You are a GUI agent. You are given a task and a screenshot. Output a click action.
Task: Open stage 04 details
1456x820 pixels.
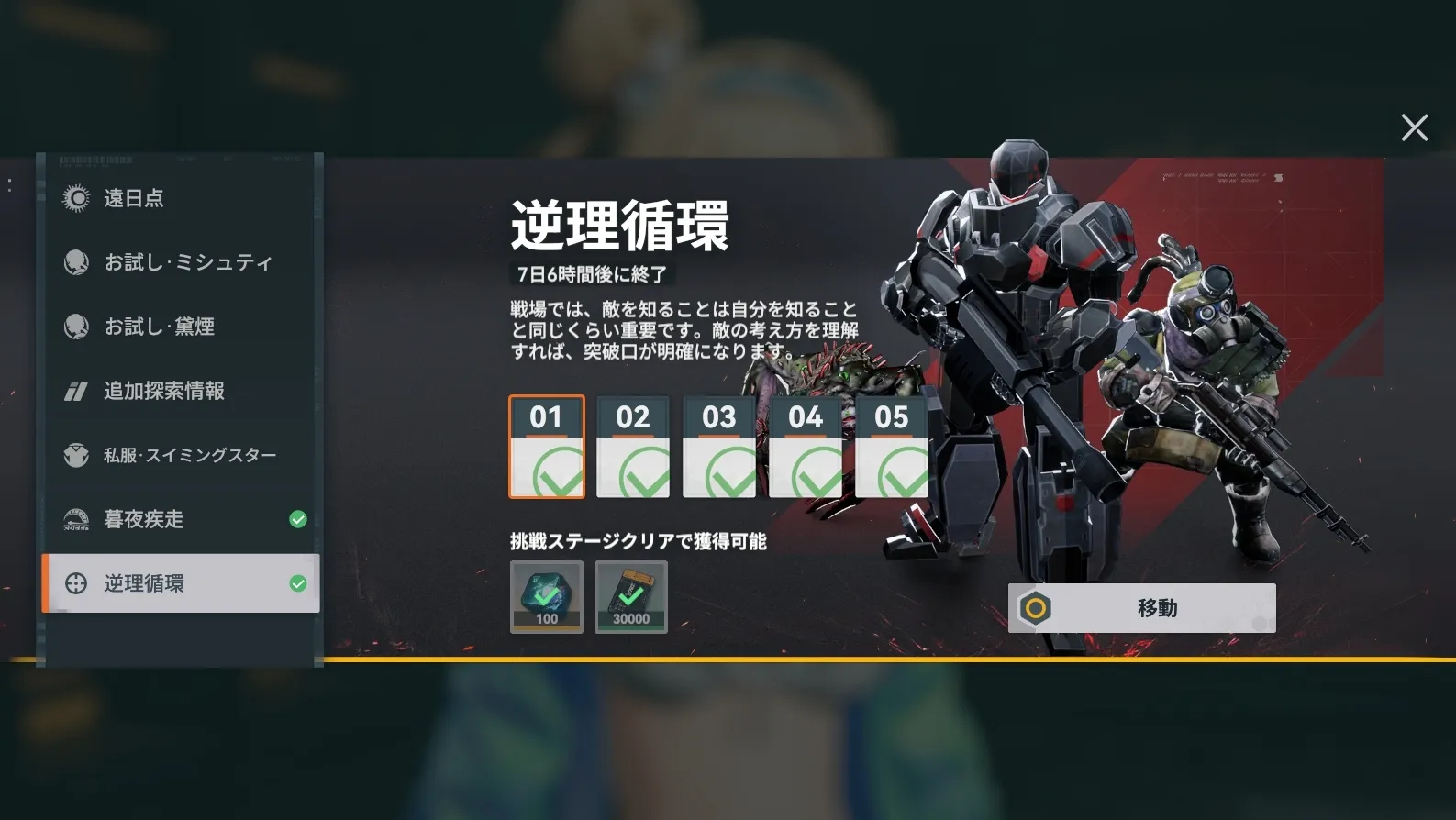coord(806,447)
